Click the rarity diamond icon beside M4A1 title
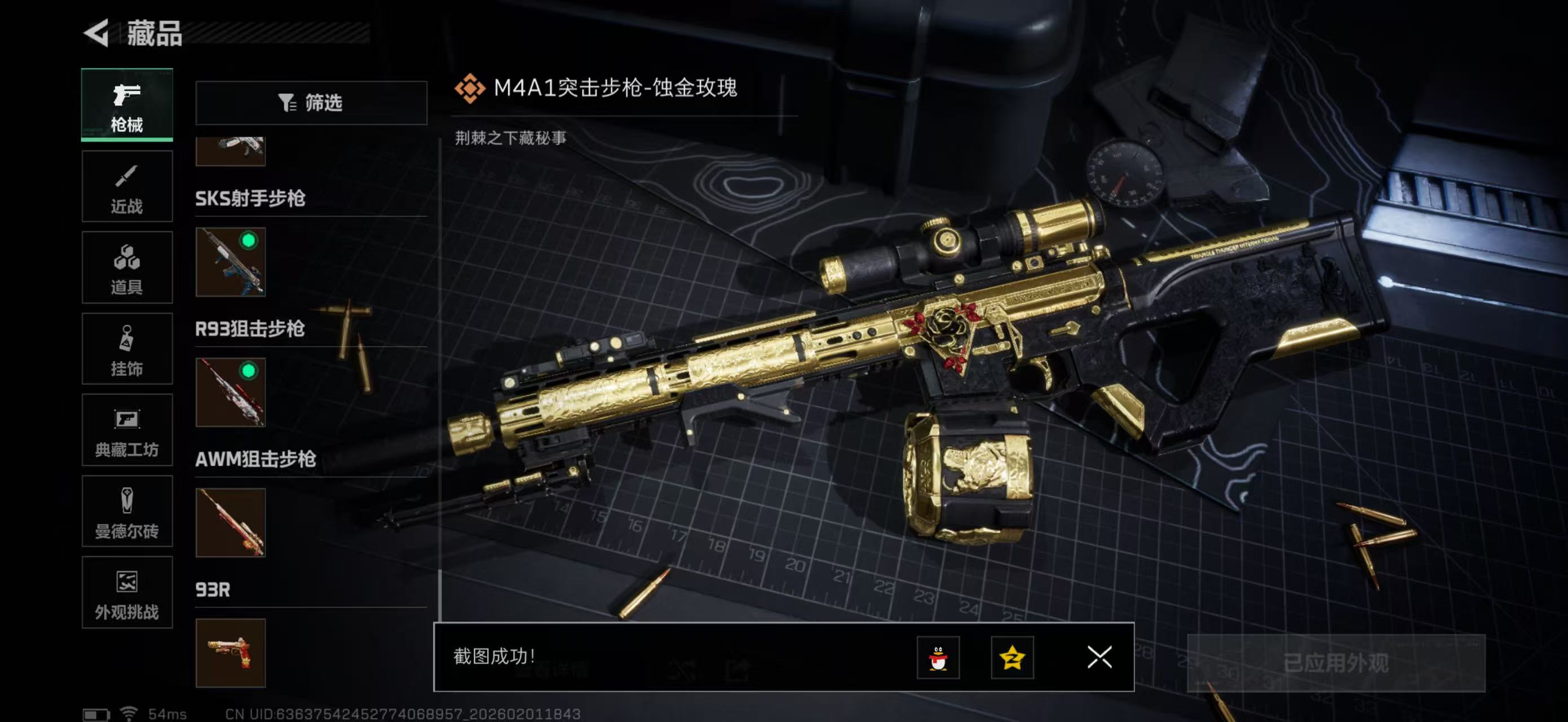Viewport: 1568px width, 722px height. [469, 87]
